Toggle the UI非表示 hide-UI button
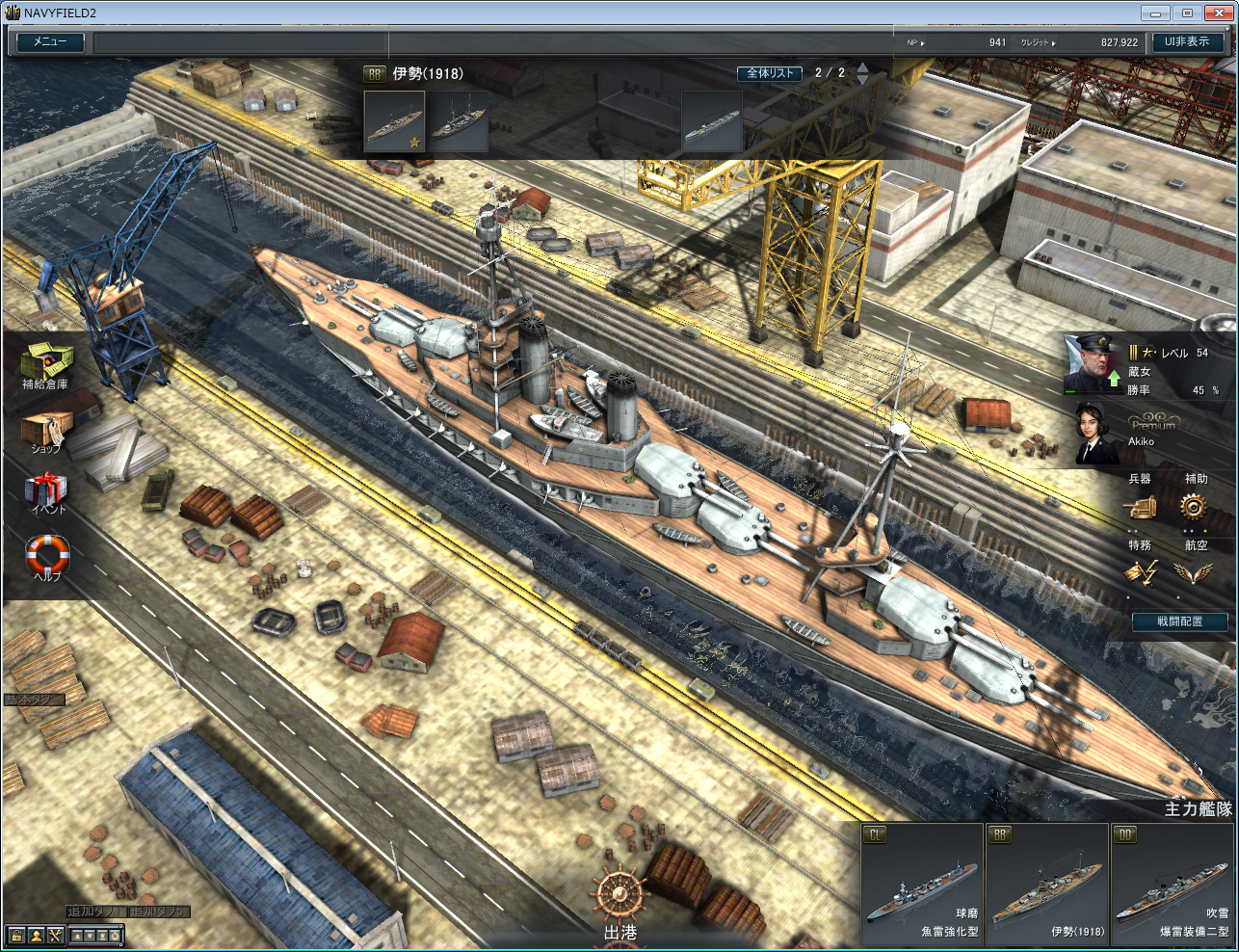Image resolution: width=1239 pixels, height=952 pixels. (x=1187, y=42)
